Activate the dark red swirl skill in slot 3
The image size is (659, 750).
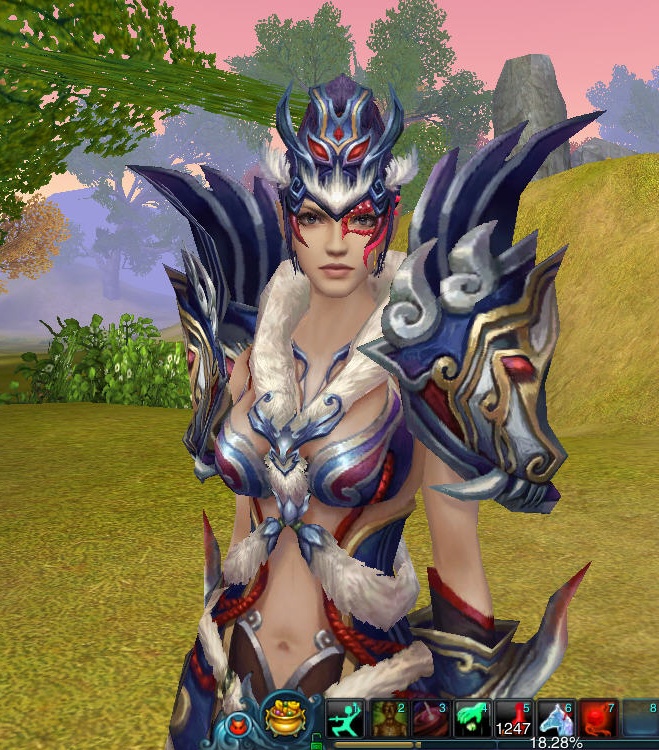pos(428,718)
